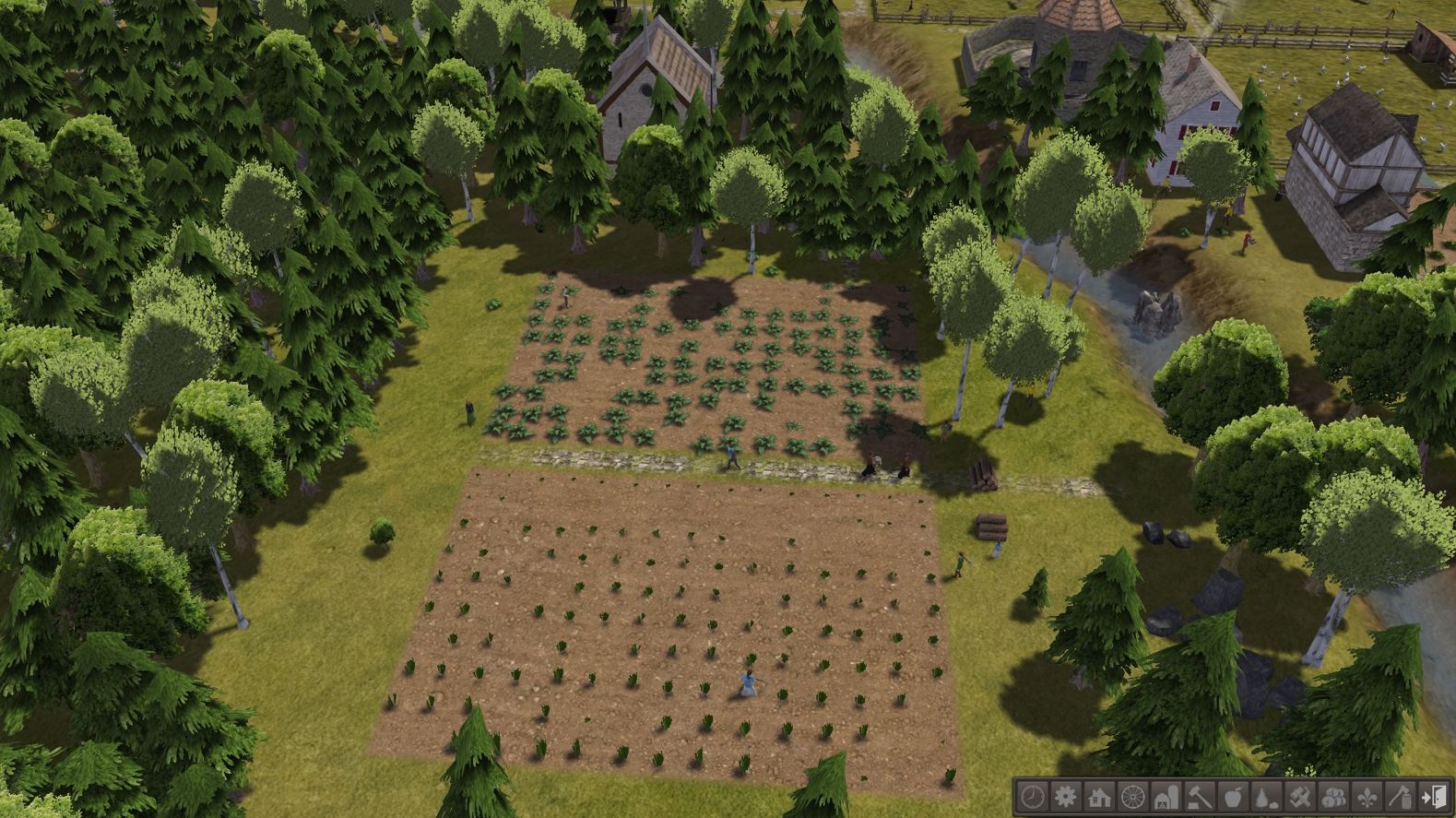Select the crossed-tools resource production icon

click(1301, 799)
